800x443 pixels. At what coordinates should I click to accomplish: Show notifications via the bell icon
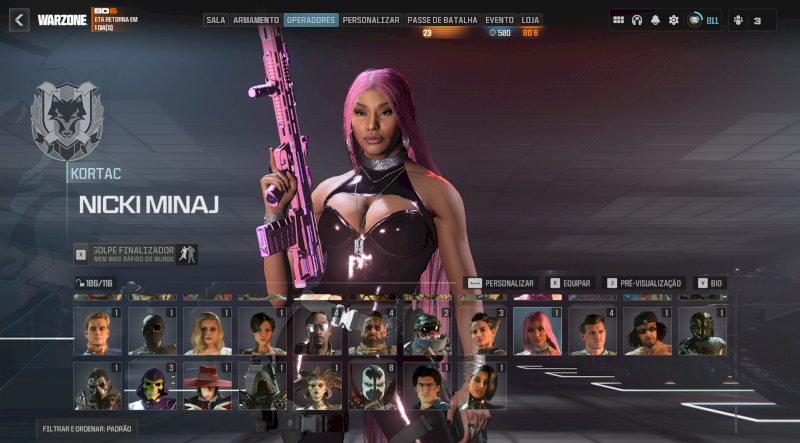click(655, 20)
